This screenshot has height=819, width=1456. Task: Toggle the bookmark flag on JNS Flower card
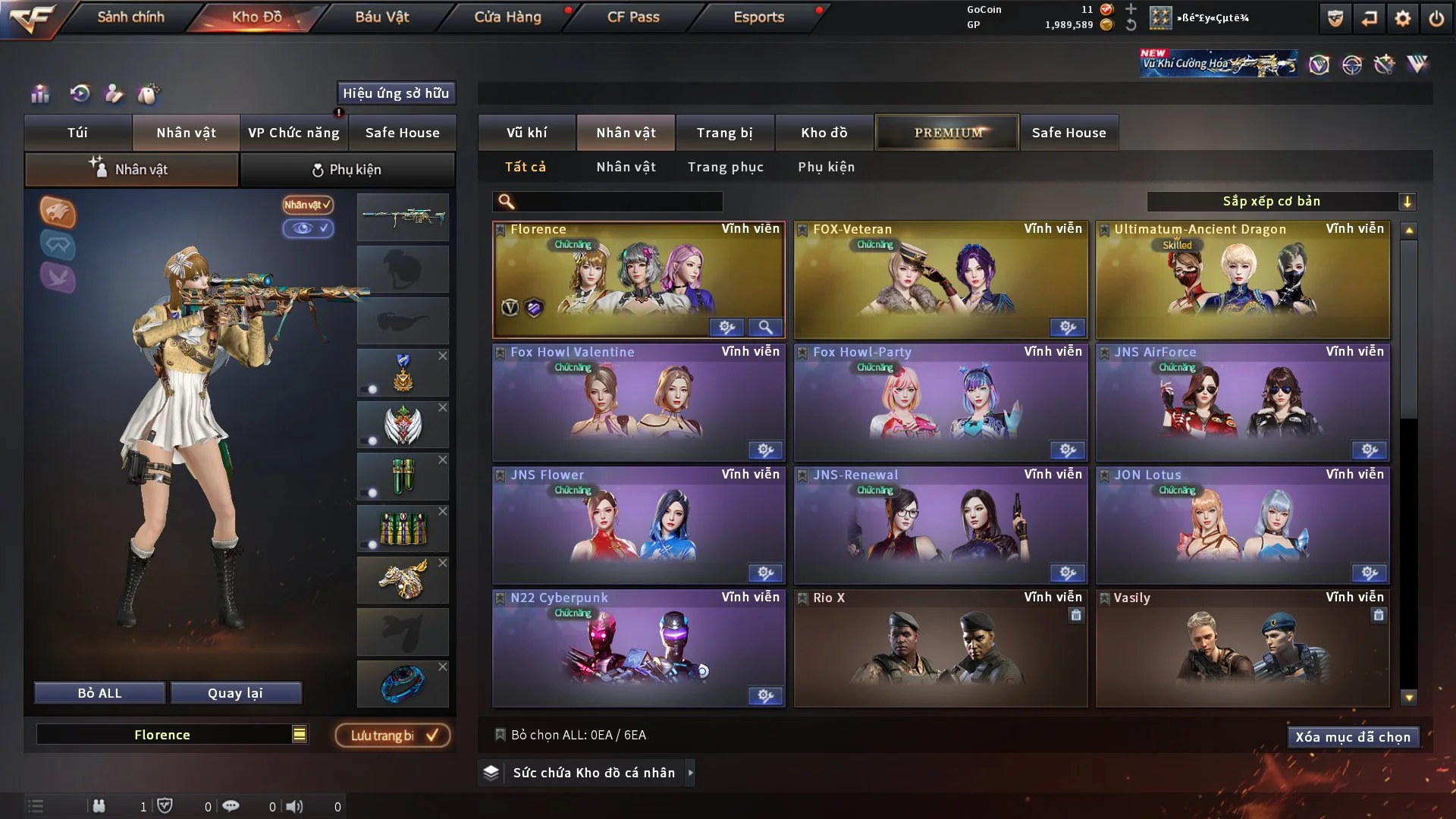coord(500,474)
